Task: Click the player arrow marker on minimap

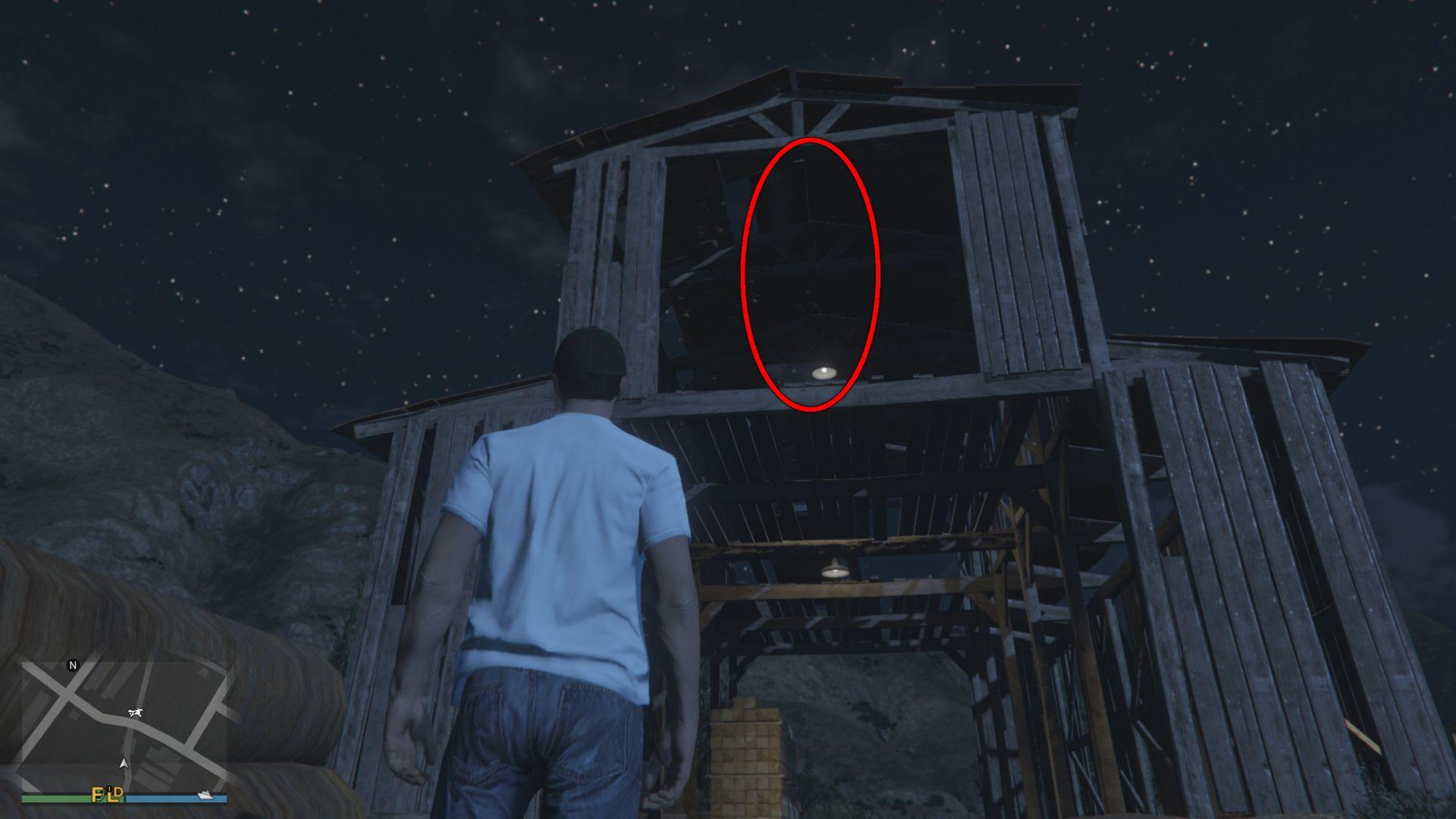Action: [x=123, y=764]
